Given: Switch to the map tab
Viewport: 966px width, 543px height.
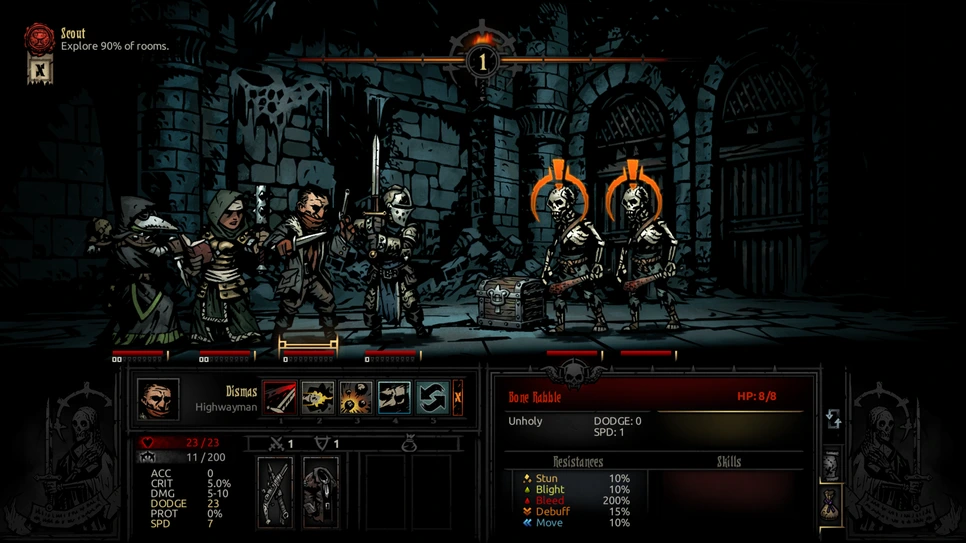Looking at the screenshot, I should 832,465.
